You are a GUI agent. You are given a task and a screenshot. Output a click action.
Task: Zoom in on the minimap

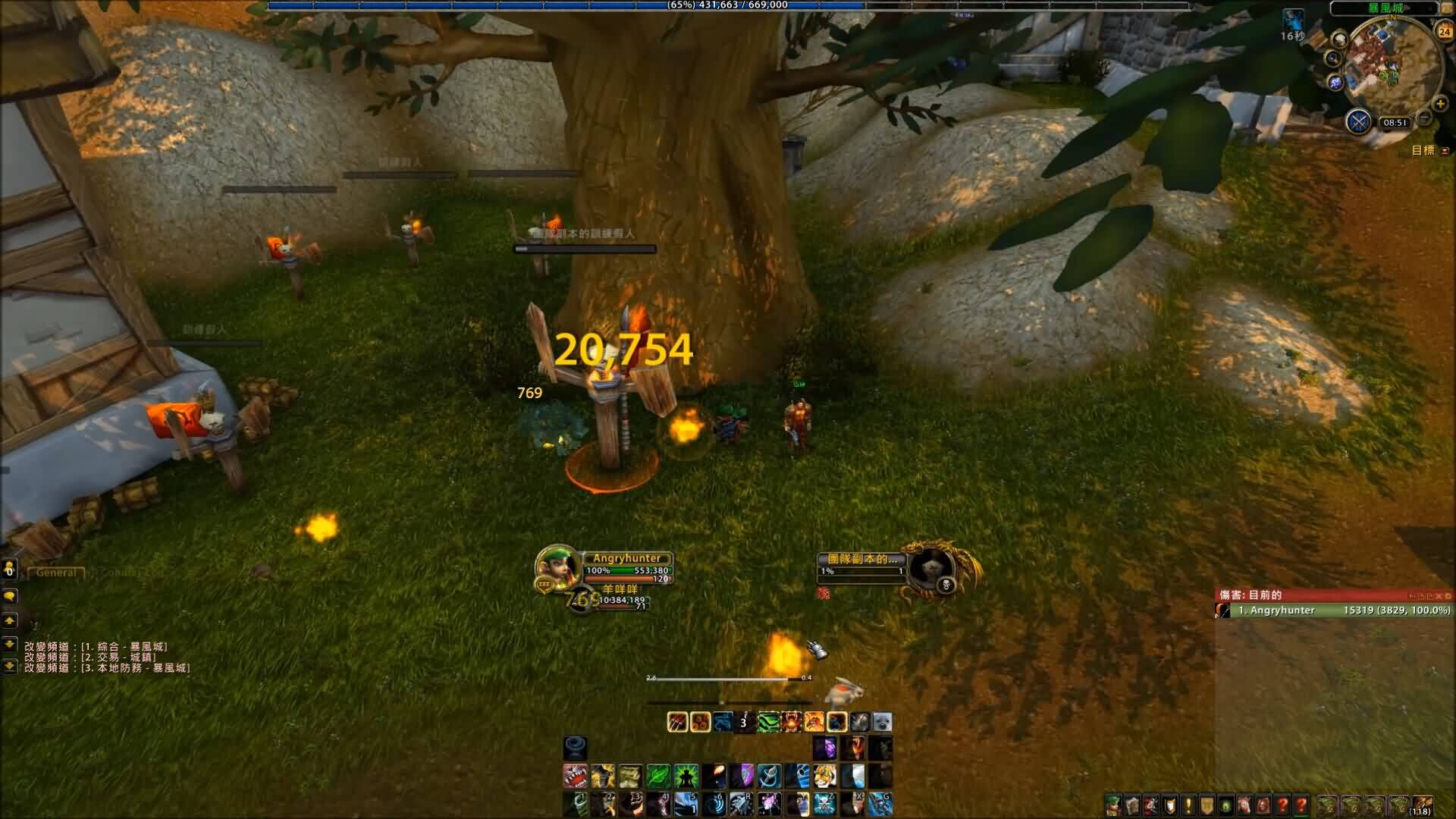coord(1440,104)
